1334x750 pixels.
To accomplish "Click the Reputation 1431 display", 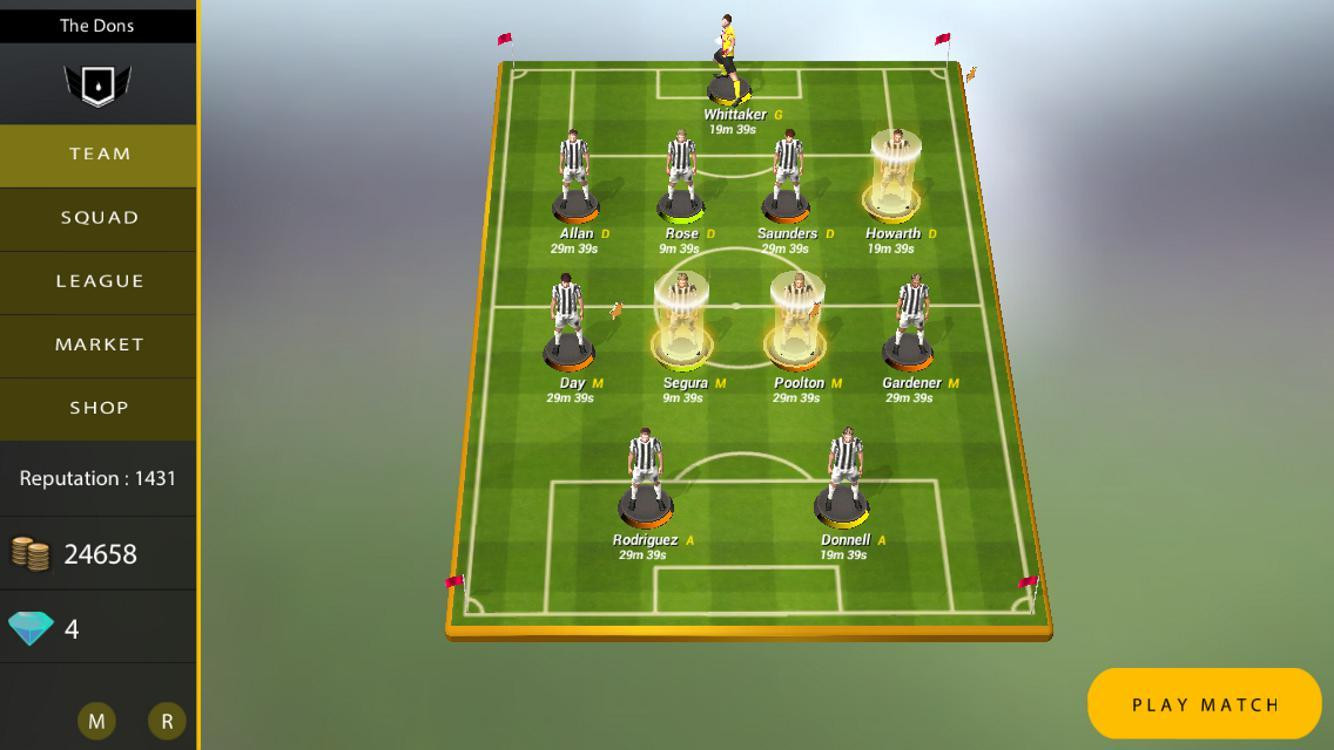I will [x=97, y=478].
